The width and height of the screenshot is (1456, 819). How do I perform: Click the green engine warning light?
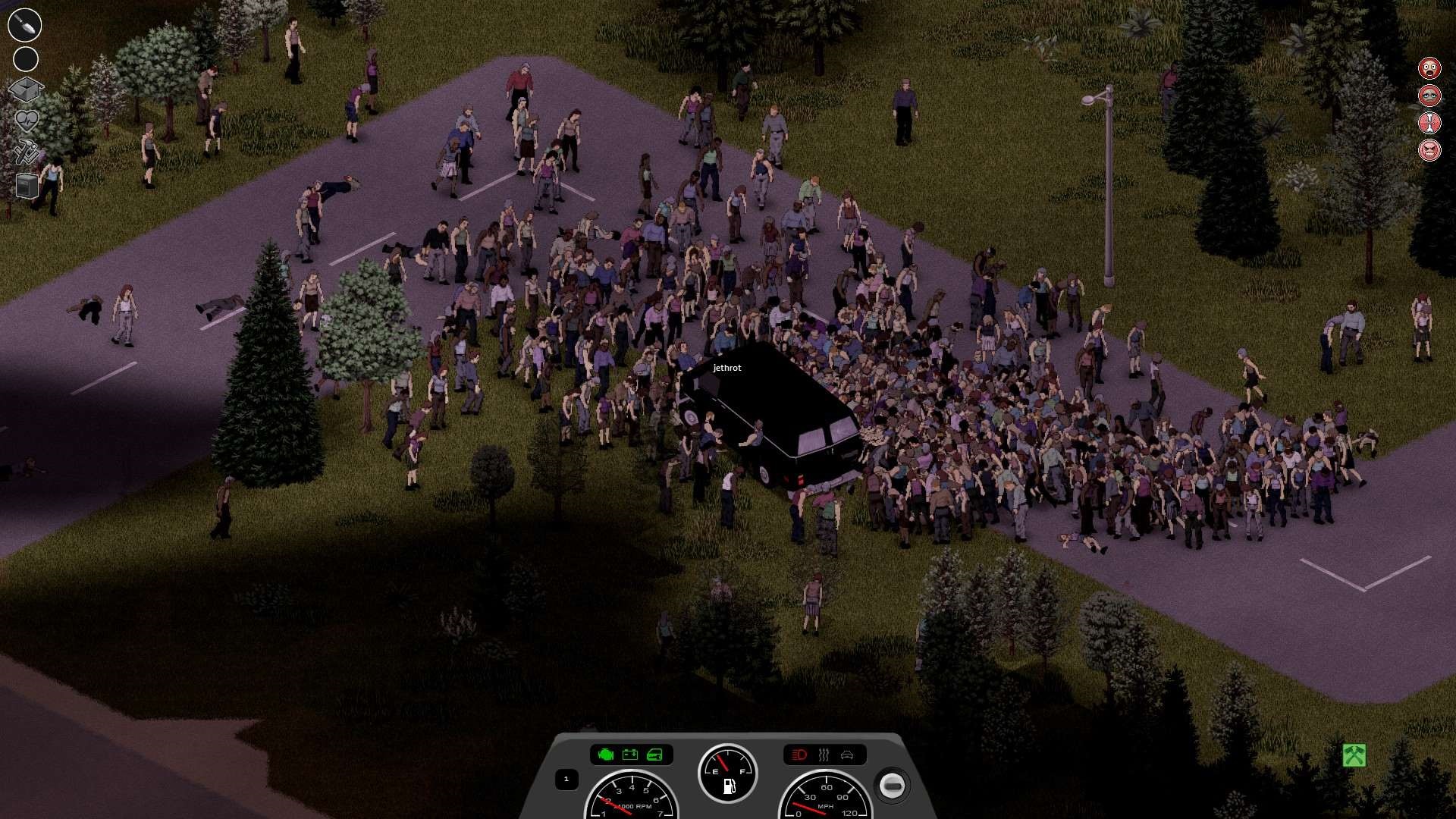tap(606, 755)
